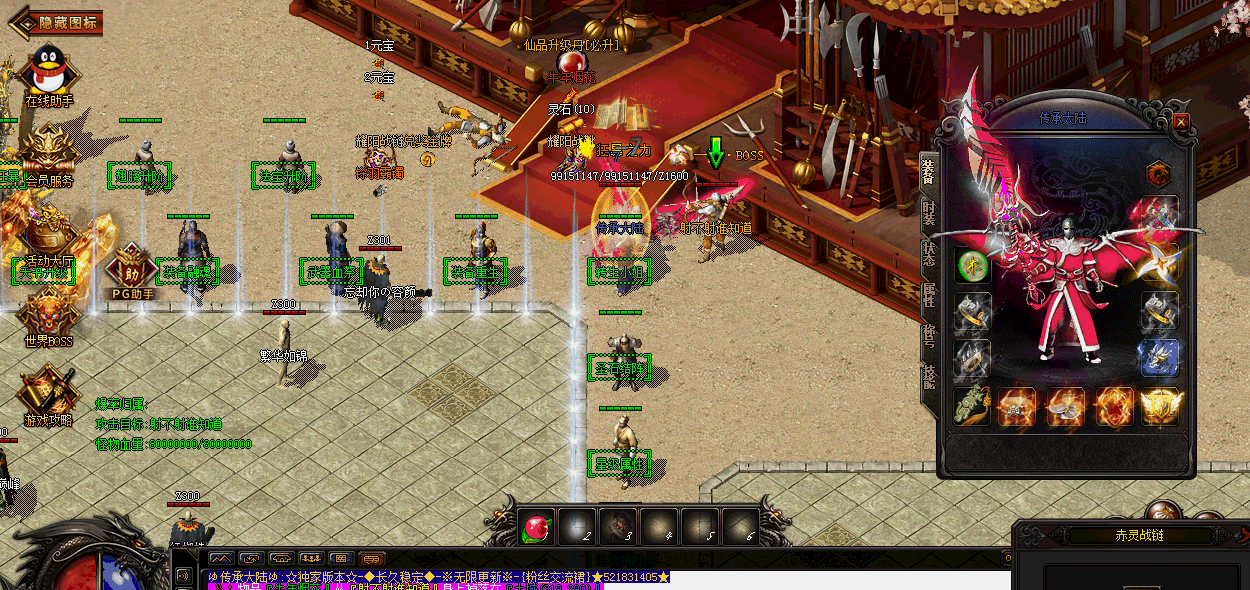This screenshot has height=590, width=1250.
Task: Switch to the 时装 costume tab
Action: coord(928,212)
